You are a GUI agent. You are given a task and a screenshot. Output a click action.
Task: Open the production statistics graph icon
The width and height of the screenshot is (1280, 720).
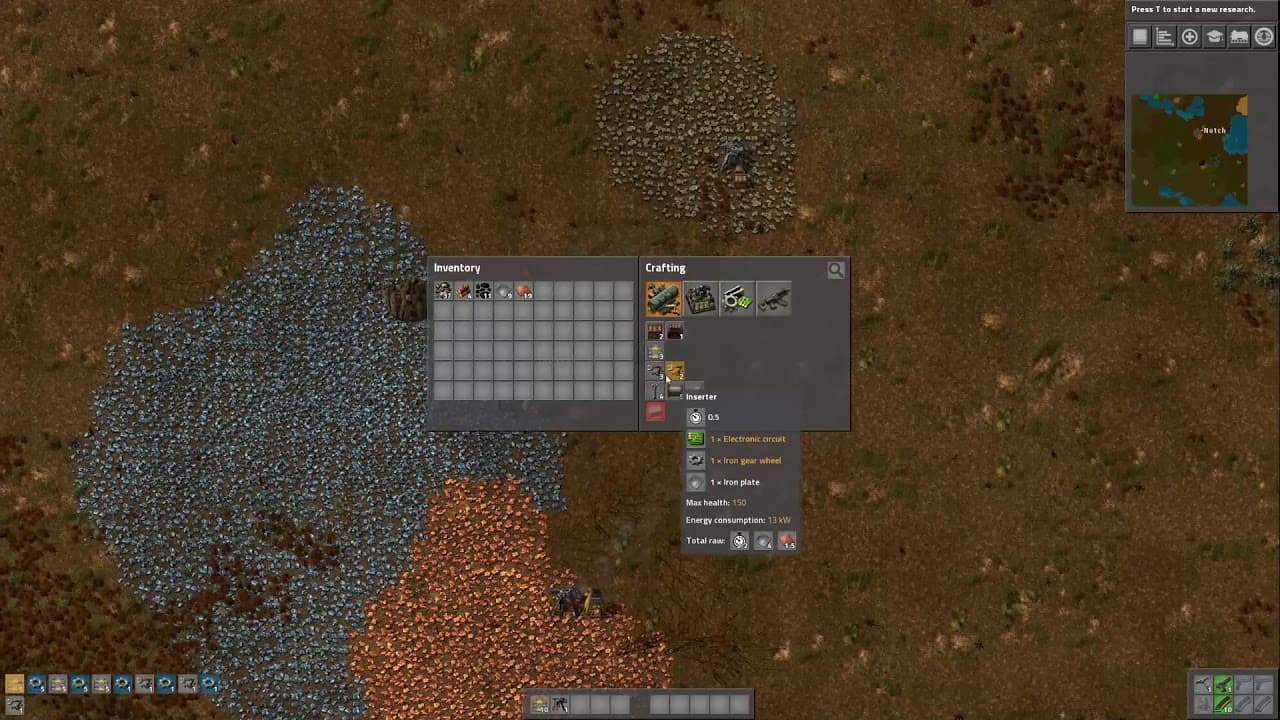click(x=1164, y=36)
